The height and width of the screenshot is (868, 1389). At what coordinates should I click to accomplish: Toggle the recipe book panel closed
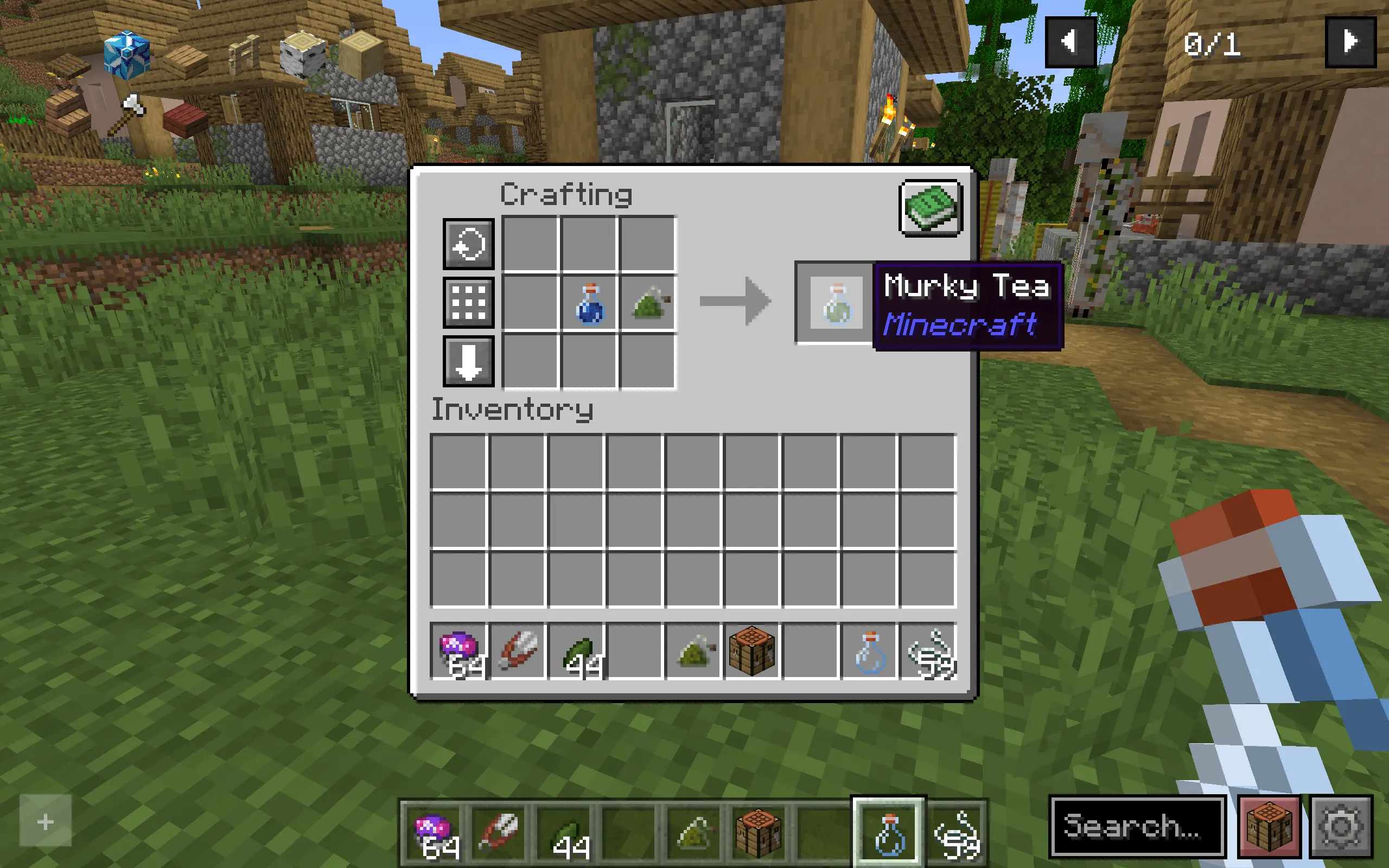point(930,208)
